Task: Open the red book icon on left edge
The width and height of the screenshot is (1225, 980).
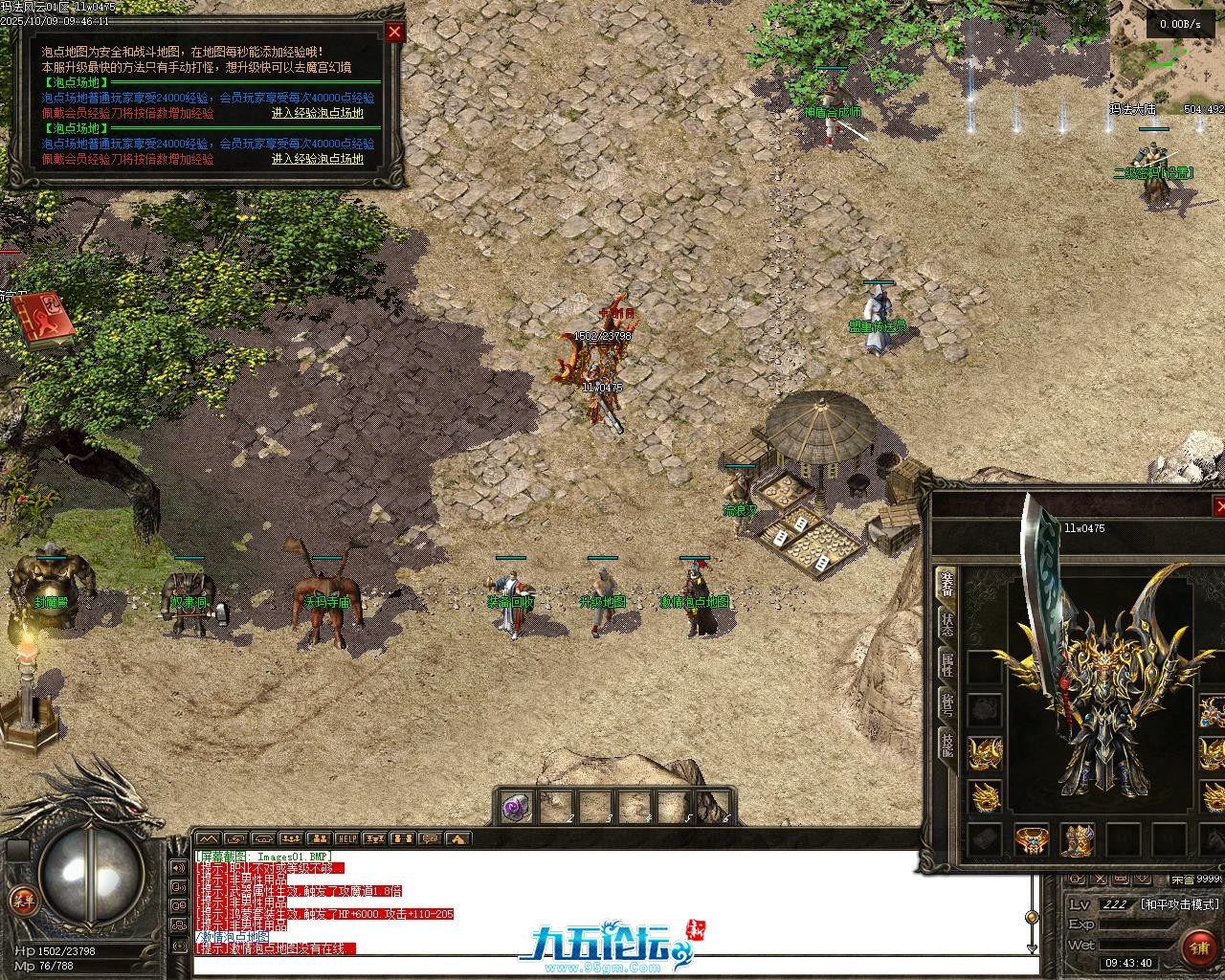Action: pyautogui.click(x=42, y=318)
